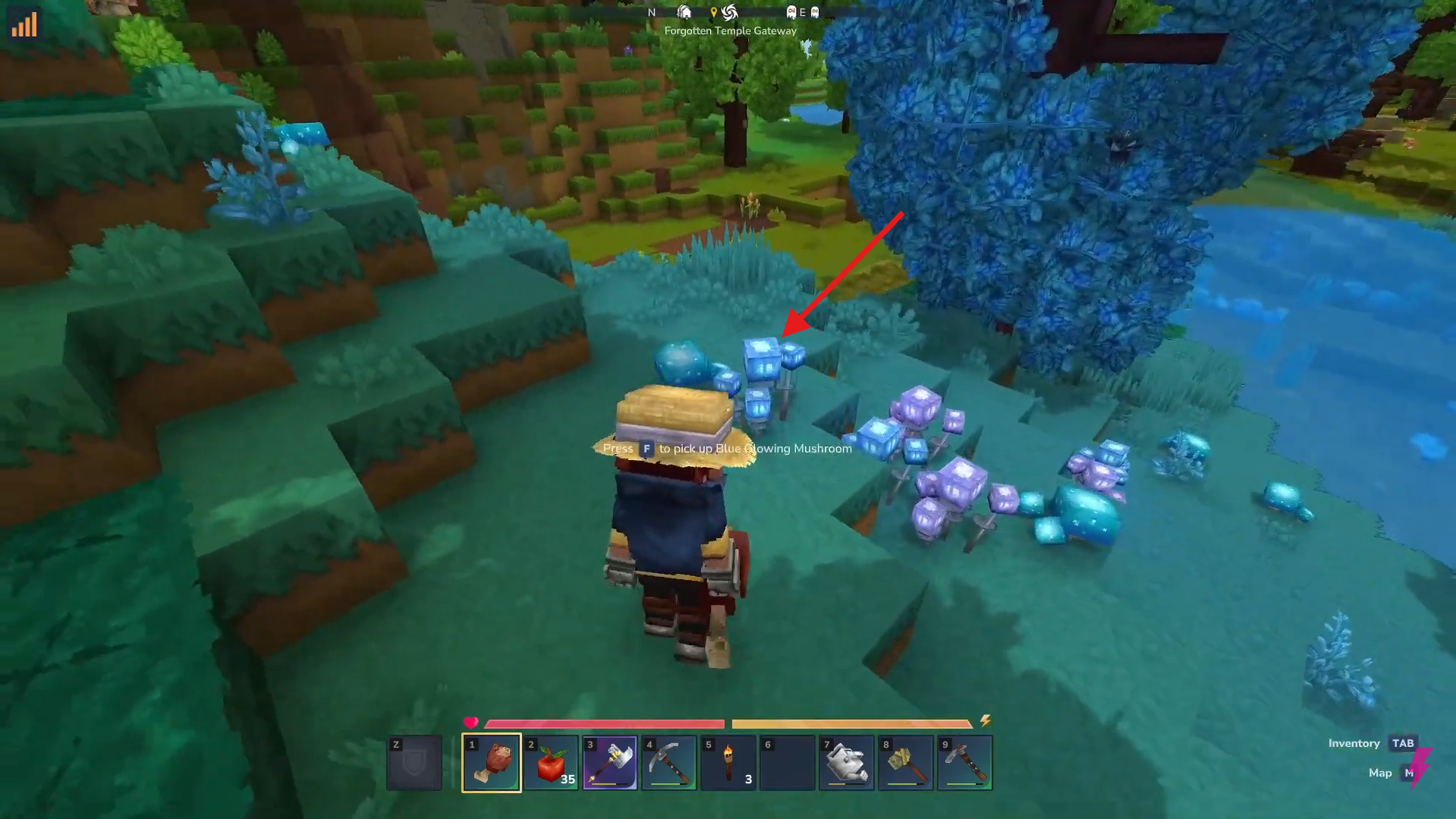Viewport: 1456px width, 819px height.
Task: Select the cooked meat in hotbar slot 1
Action: click(x=492, y=762)
